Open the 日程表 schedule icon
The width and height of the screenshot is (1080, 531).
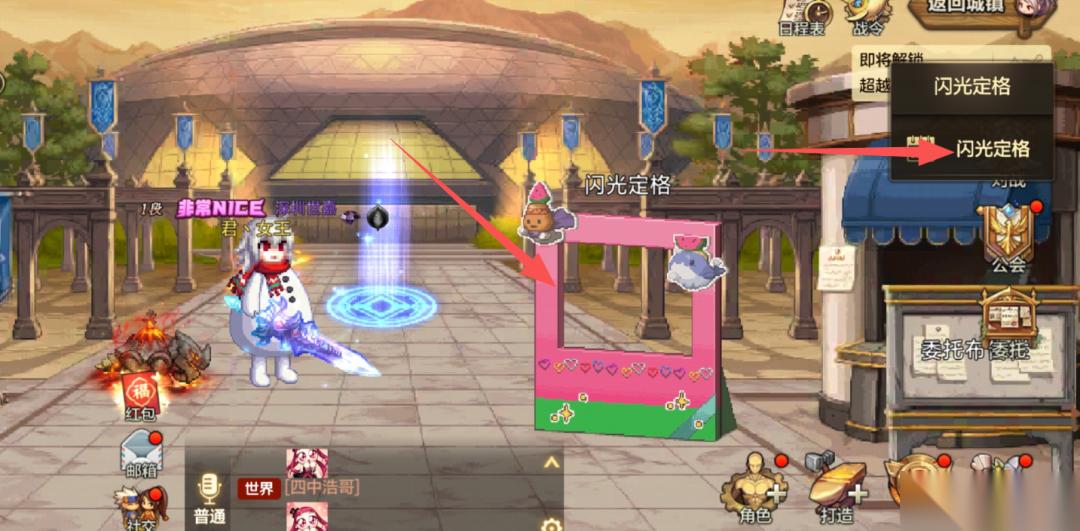[x=802, y=15]
